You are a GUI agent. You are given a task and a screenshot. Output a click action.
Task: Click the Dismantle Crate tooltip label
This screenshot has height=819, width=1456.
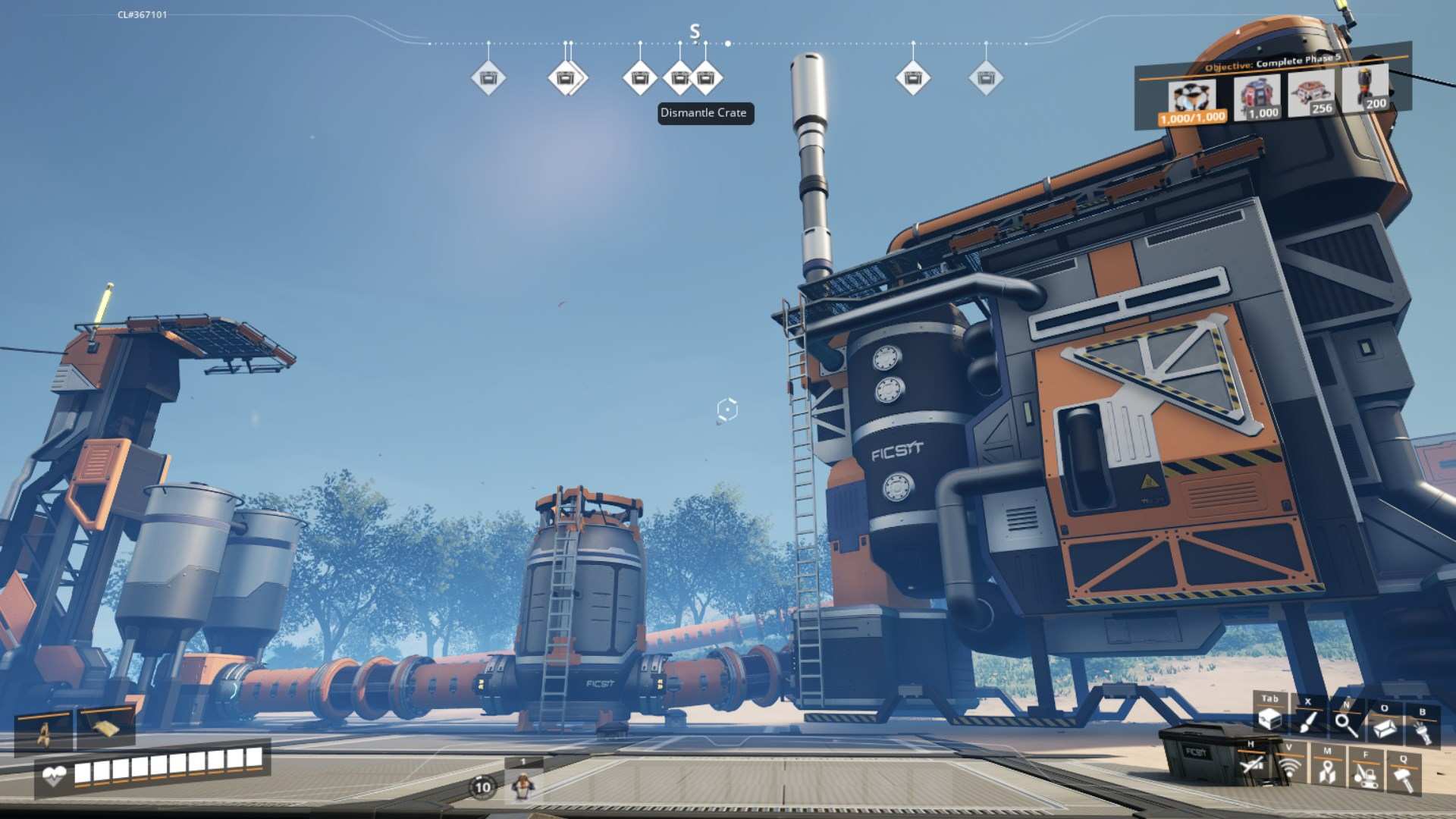point(704,114)
